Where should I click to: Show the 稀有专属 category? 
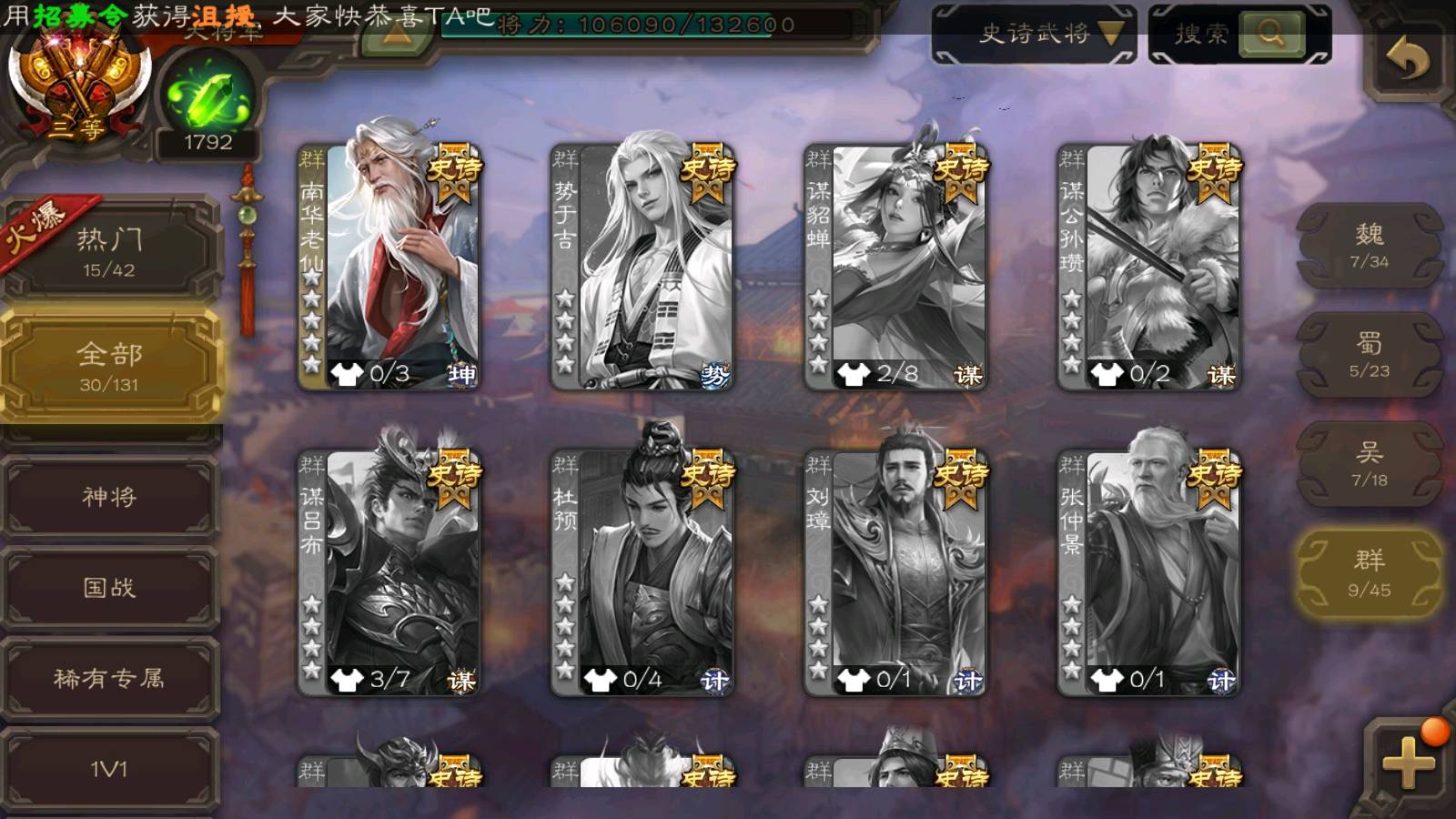click(x=109, y=679)
